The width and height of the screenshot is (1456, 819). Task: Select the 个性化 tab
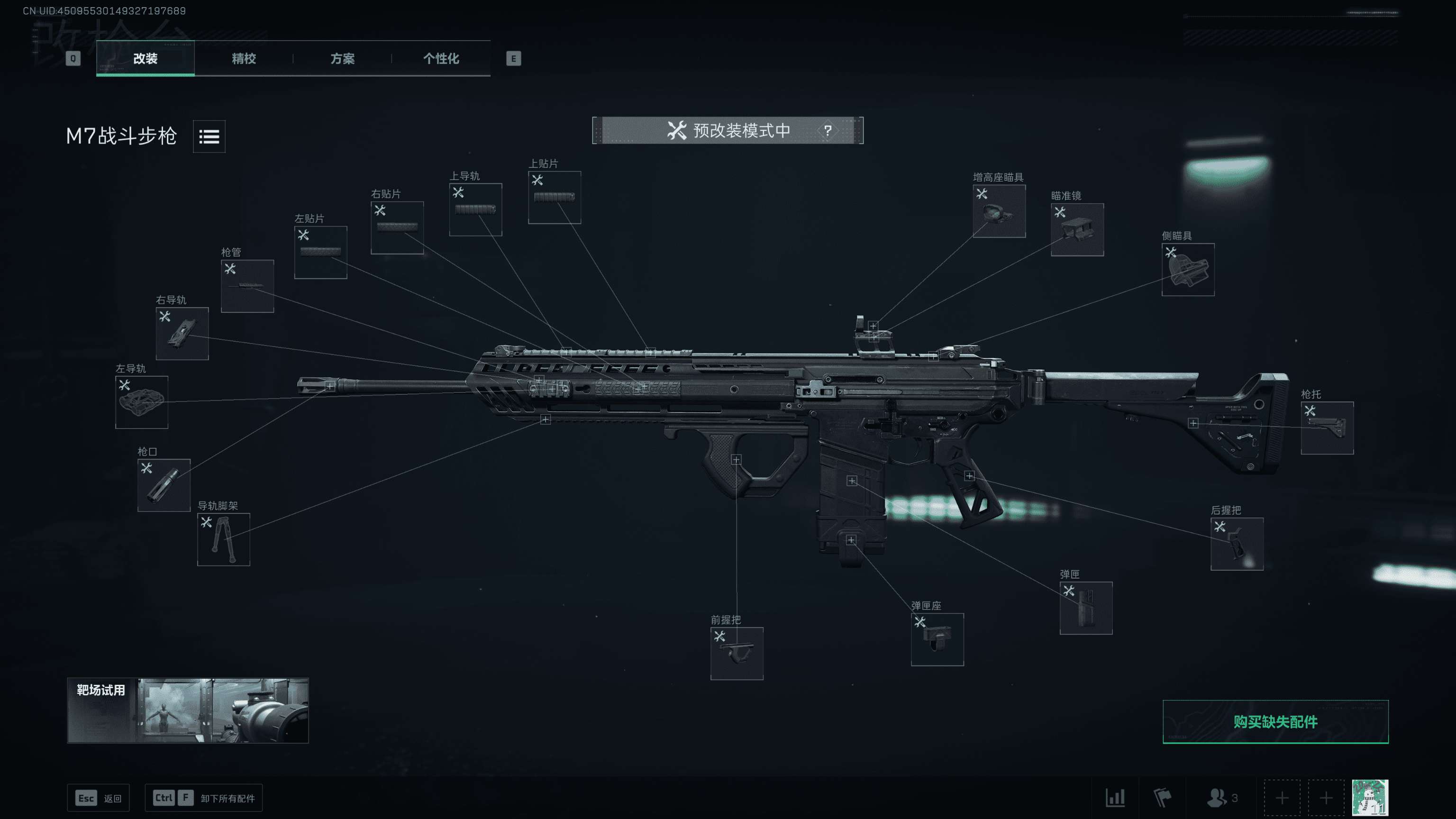pyautogui.click(x=441, y=58)
